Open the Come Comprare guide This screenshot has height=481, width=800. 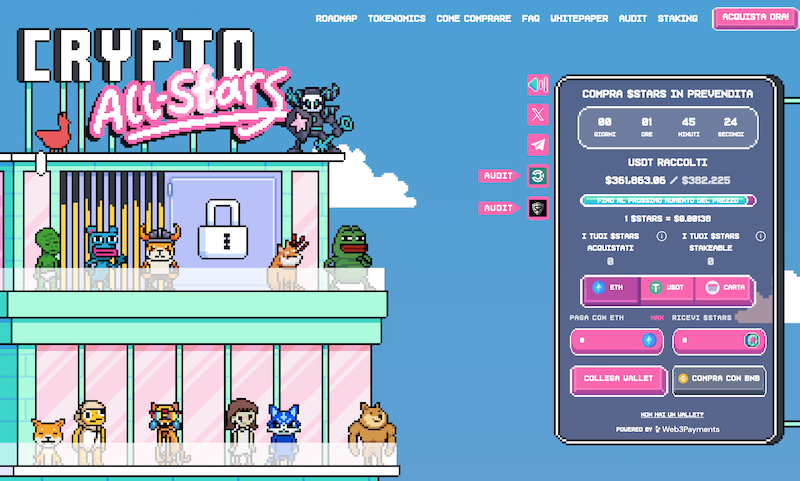(x=474, y=19)
